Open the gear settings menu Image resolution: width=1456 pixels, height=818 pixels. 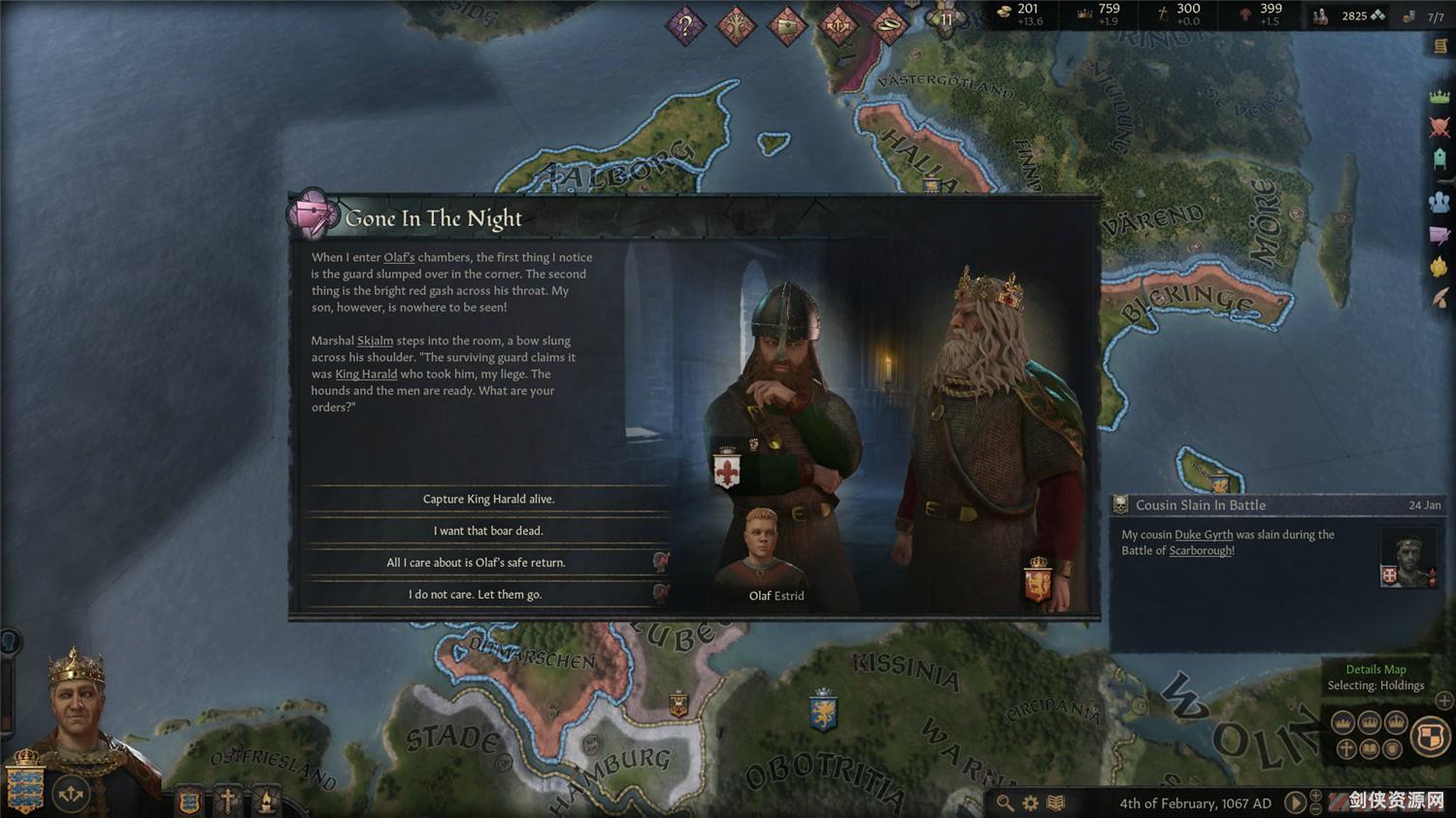(x=1031, y=802)
